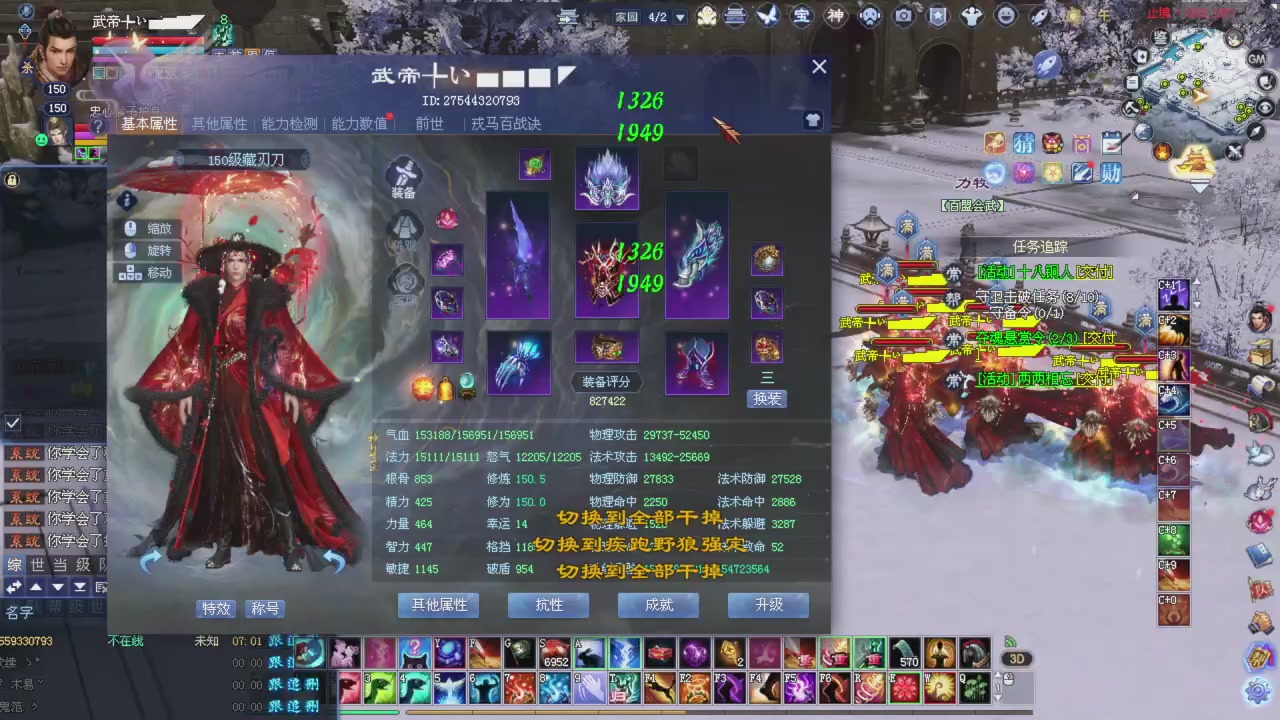Click the 勋 medal icon with red notification dot
The image size is (1280, 720).
click(1111, 174)
